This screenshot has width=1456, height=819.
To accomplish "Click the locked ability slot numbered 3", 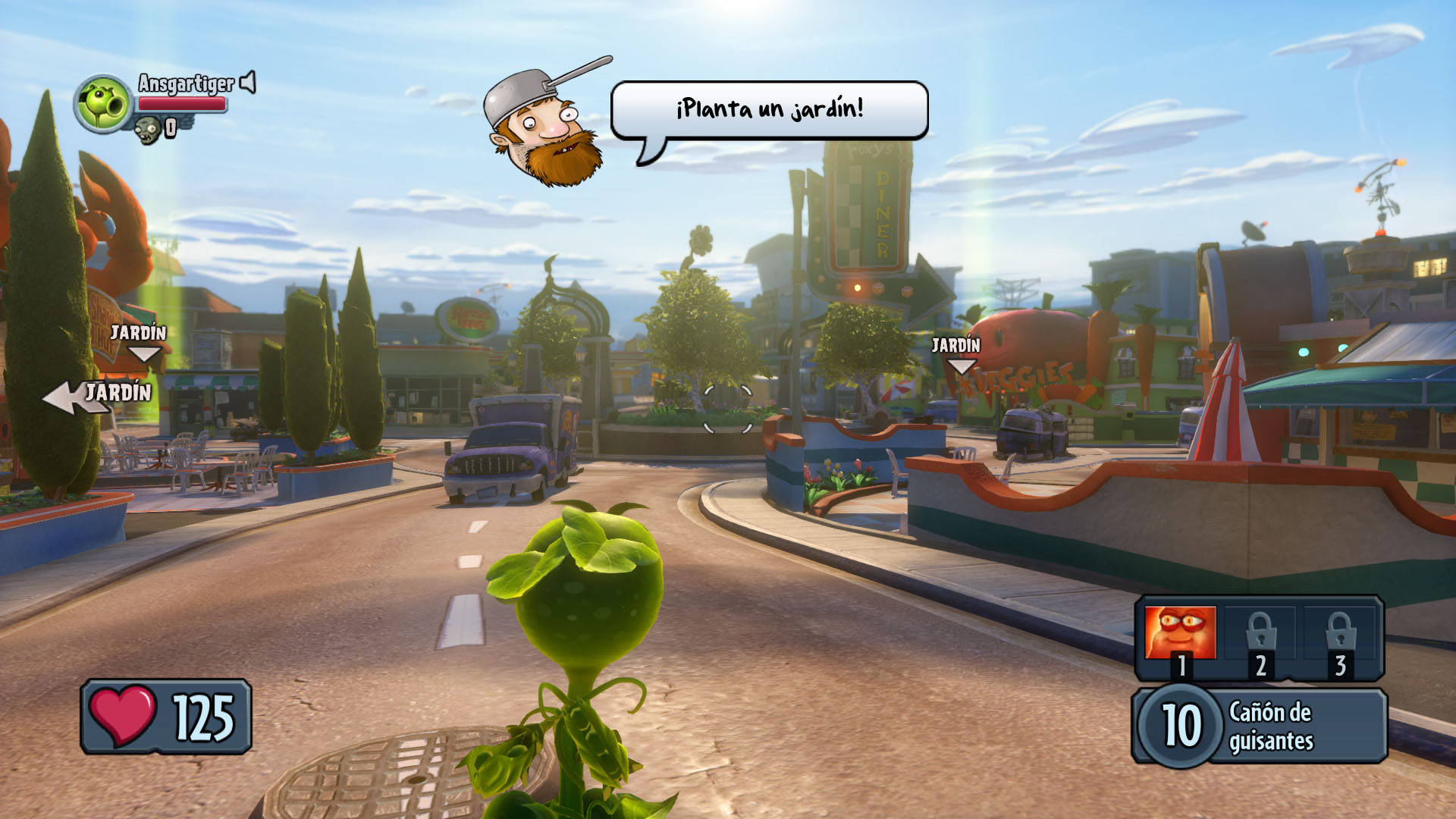I will click(x=1340, y=637).
